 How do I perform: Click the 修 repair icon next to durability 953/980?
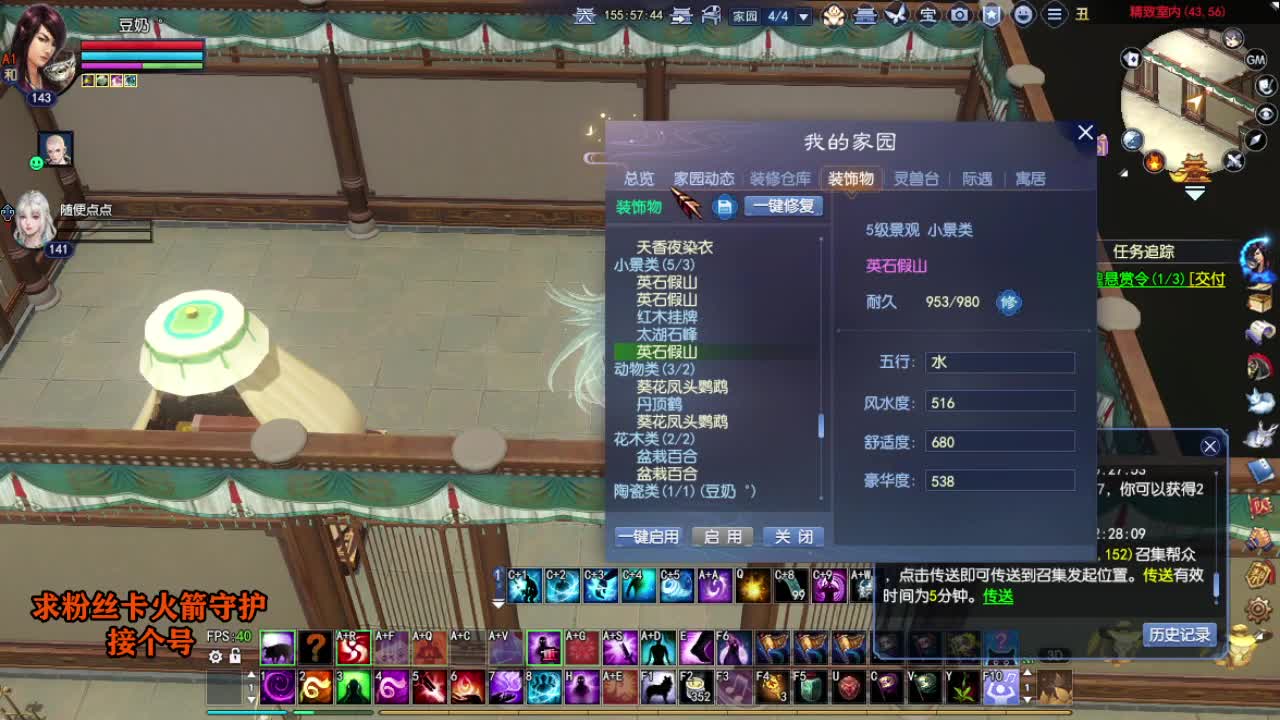1006,302
